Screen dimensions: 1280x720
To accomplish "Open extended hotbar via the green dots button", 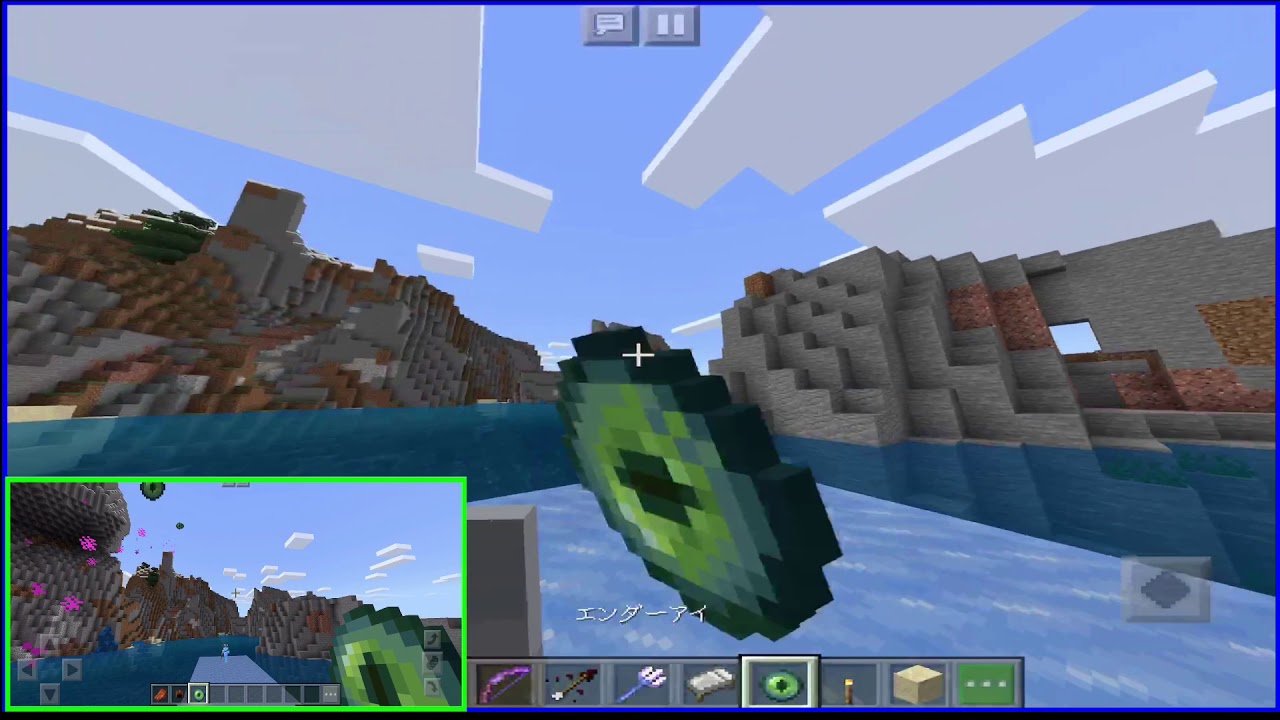I will (986, 683).
